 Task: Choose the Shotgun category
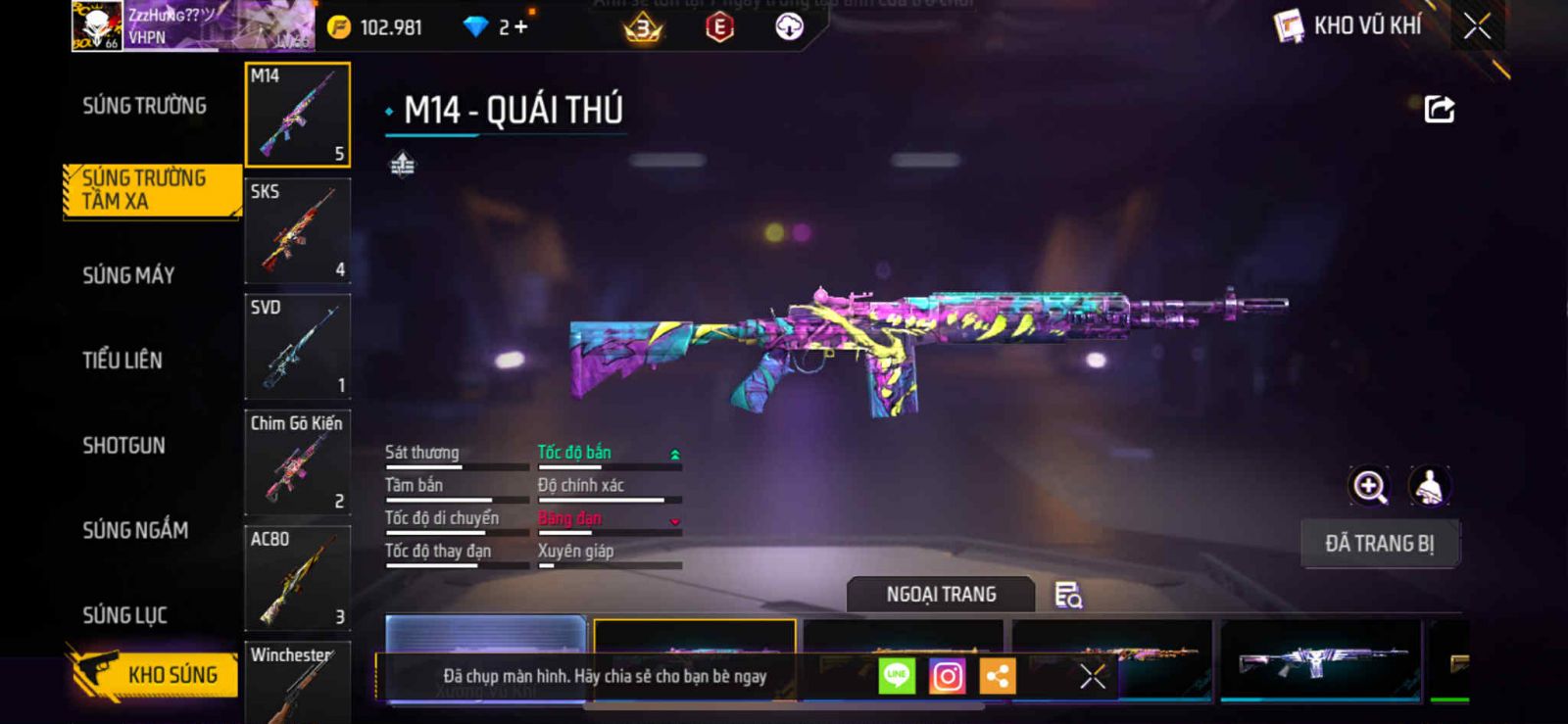(123, 446)
